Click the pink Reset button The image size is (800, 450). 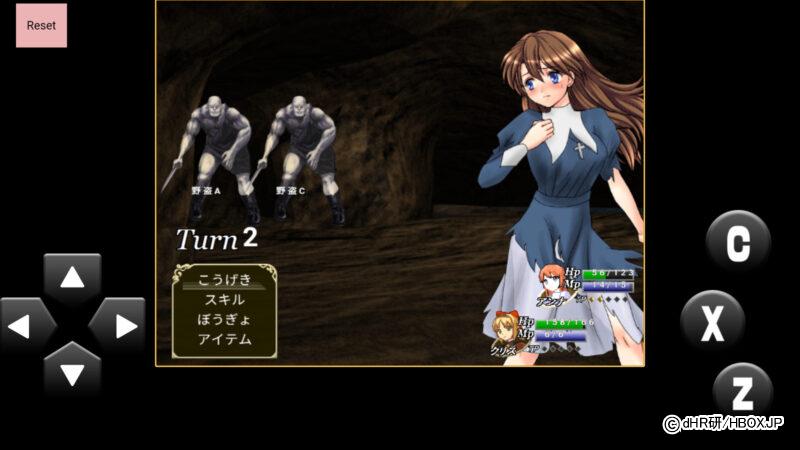click(41, 25)
